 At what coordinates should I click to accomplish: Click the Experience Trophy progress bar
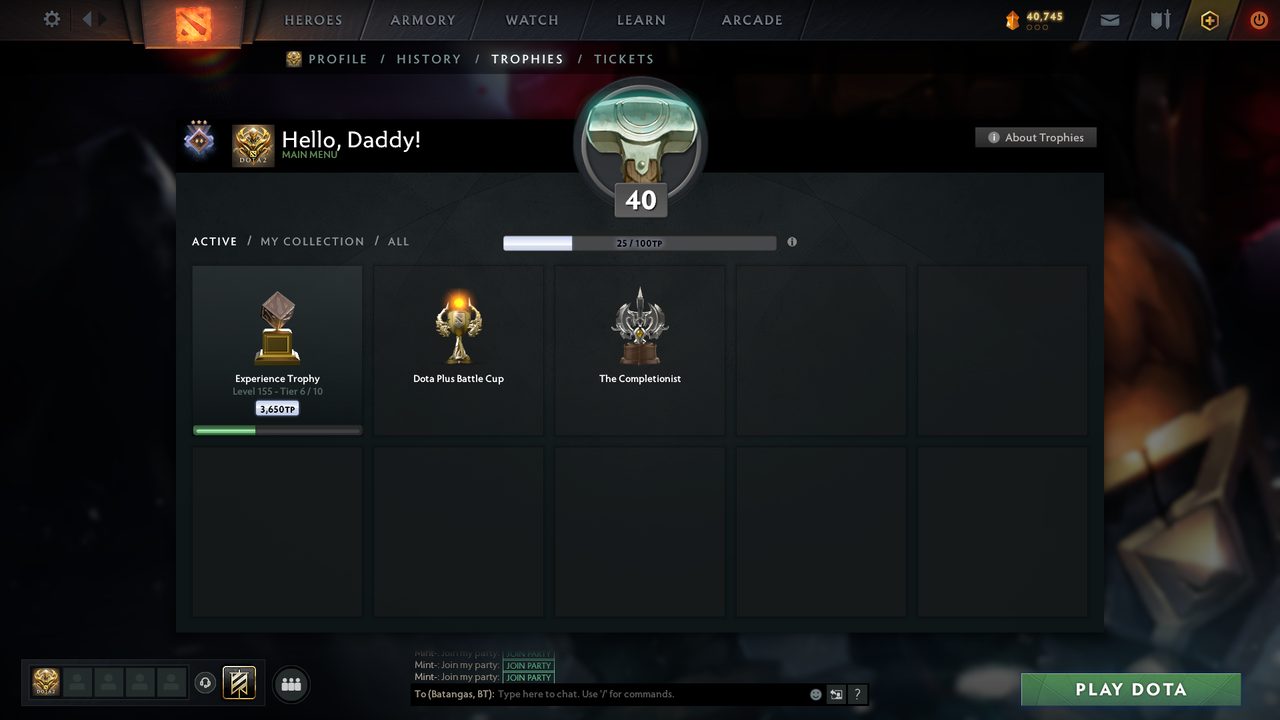(277, 430)
